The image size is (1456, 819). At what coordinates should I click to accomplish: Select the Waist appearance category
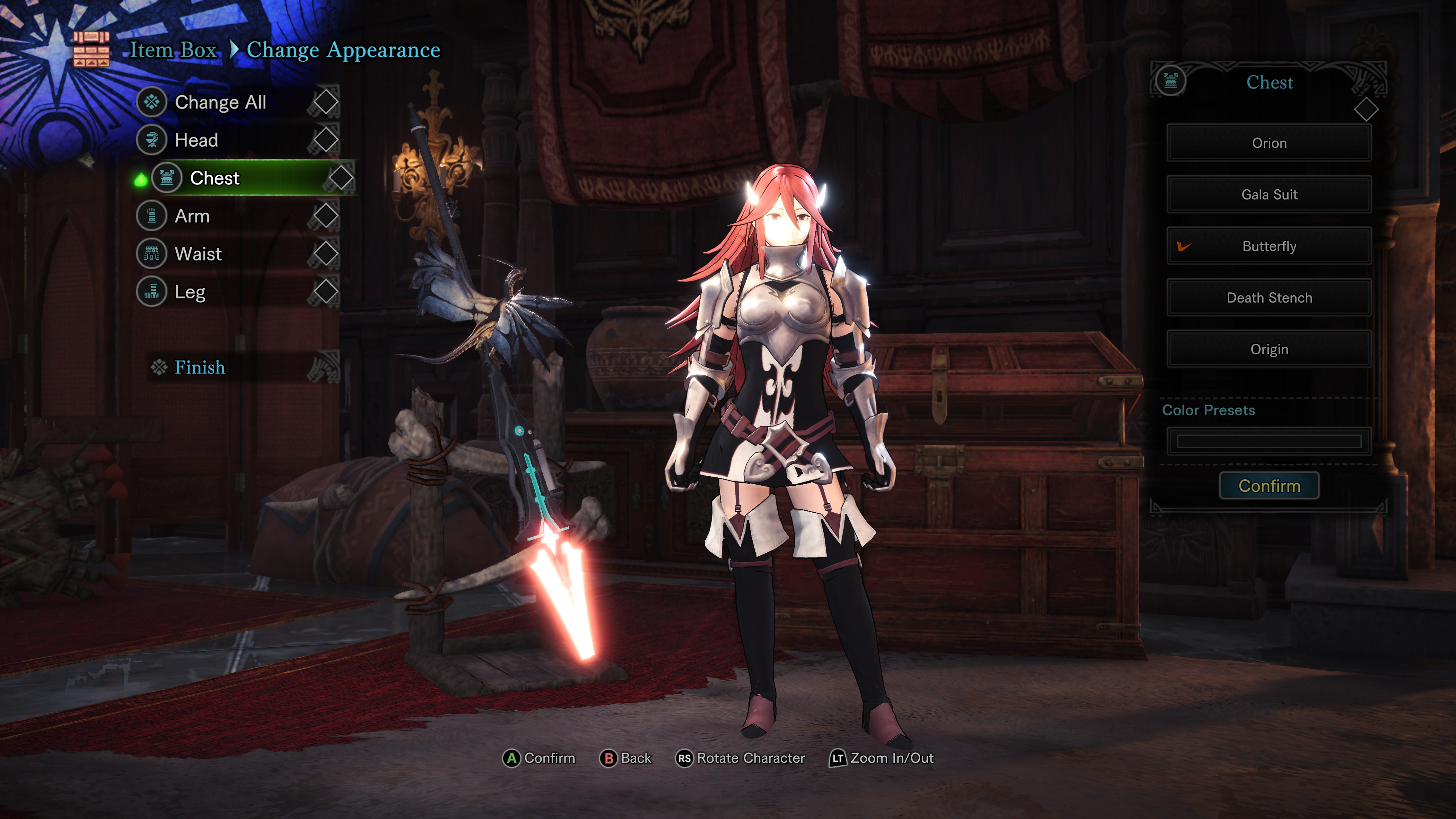click(198, 254)
